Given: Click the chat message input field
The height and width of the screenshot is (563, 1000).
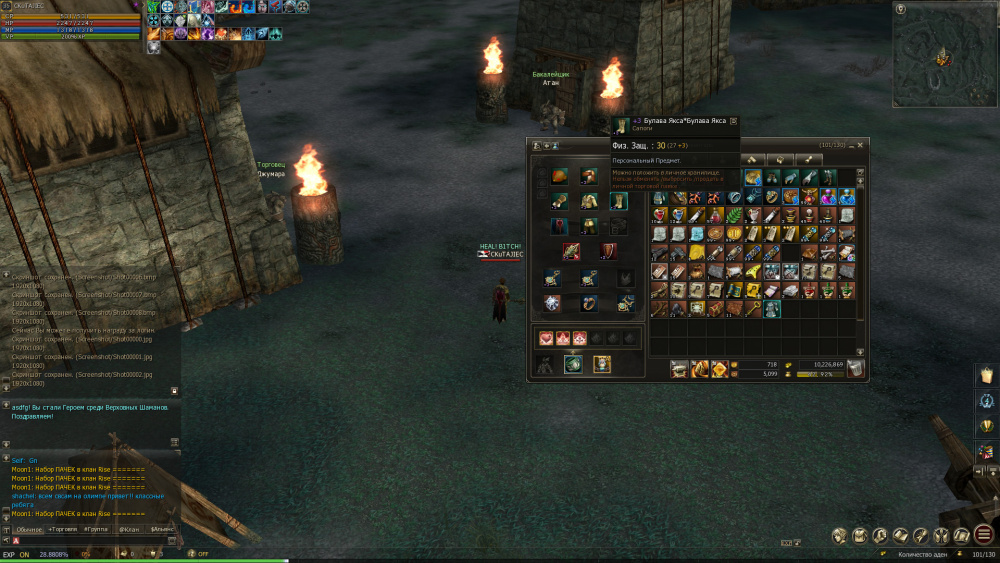Looking at the screenshot, I should [x=90, y=541].
